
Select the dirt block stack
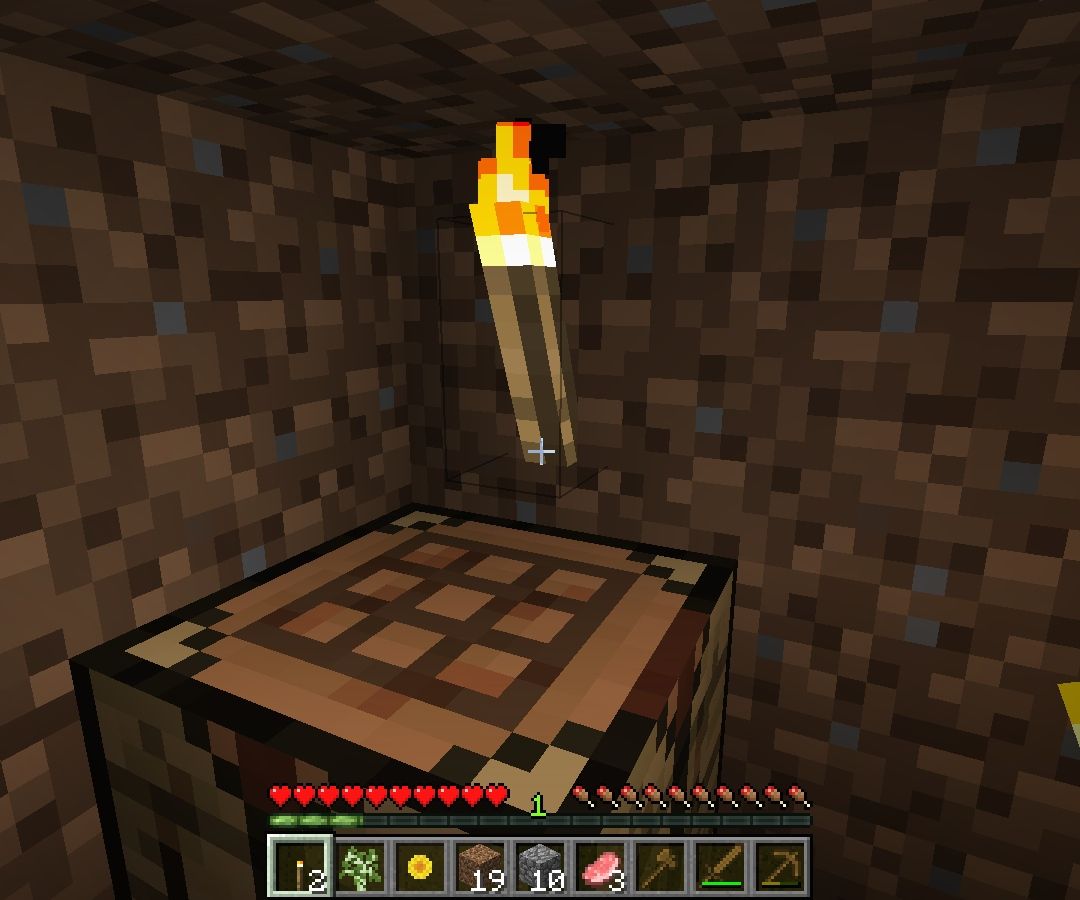[x=480, y=866]
